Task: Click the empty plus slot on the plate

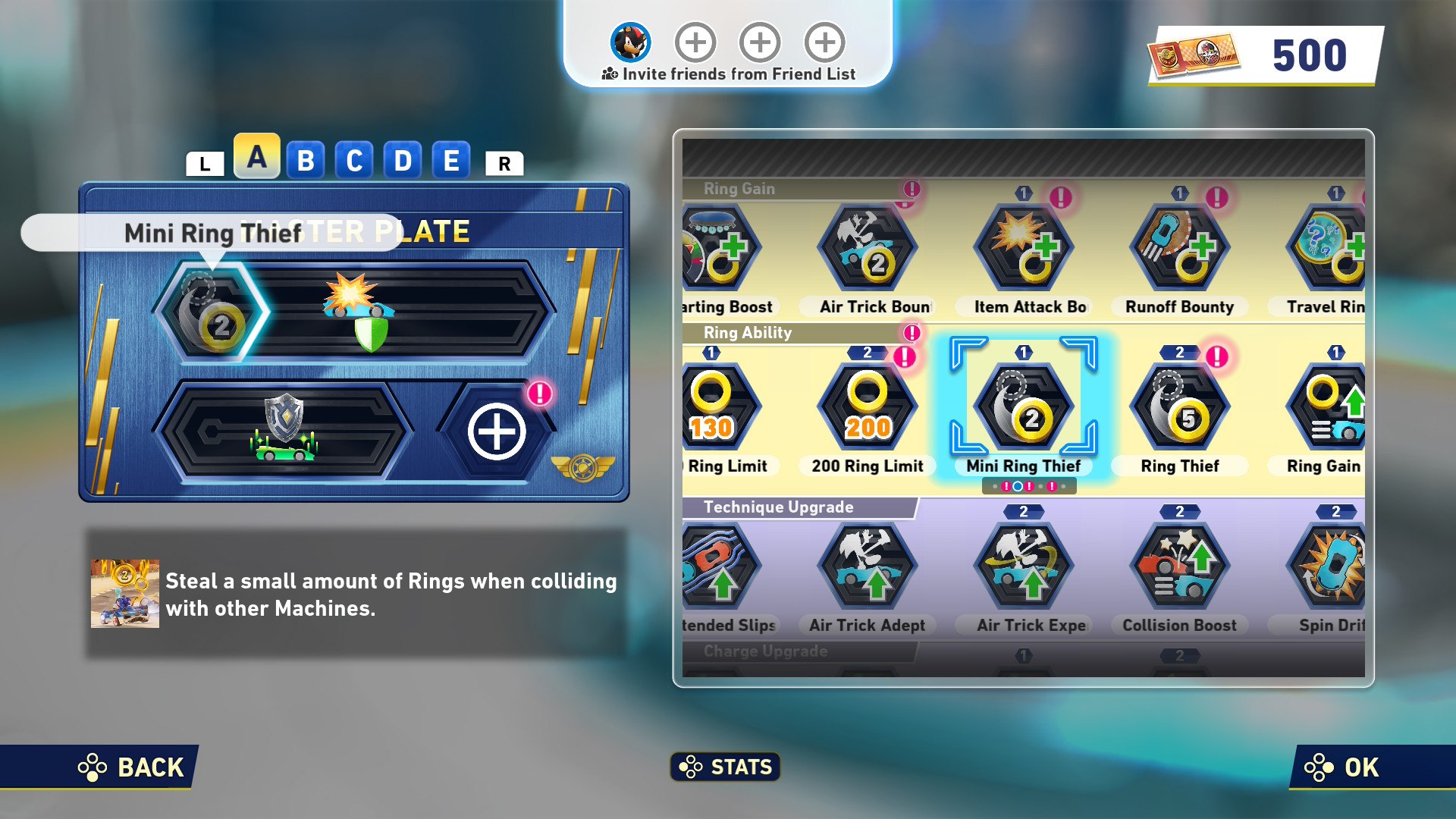Action: [497, 432]
